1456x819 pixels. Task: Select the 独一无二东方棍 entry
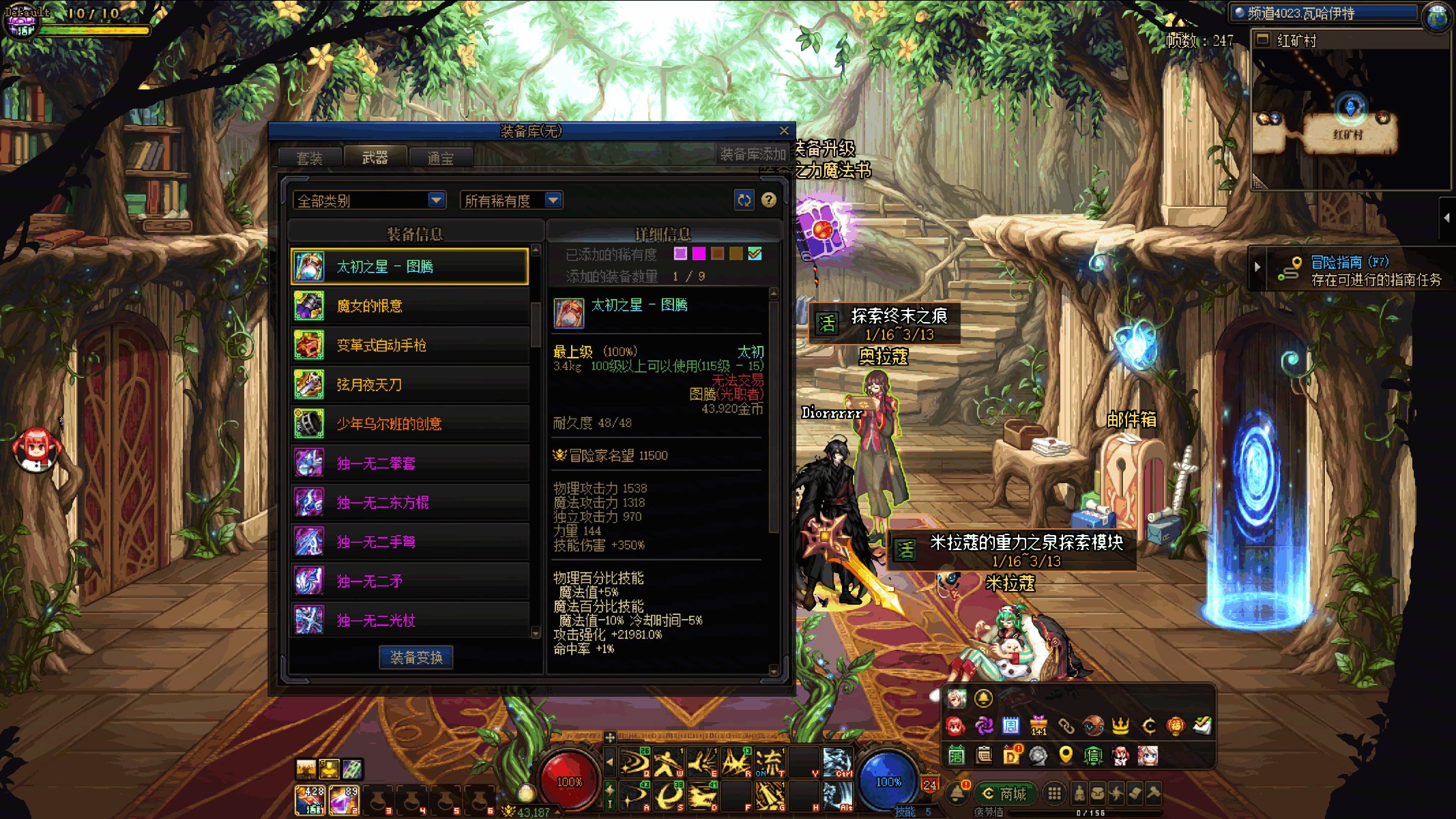tap(410, 503)
